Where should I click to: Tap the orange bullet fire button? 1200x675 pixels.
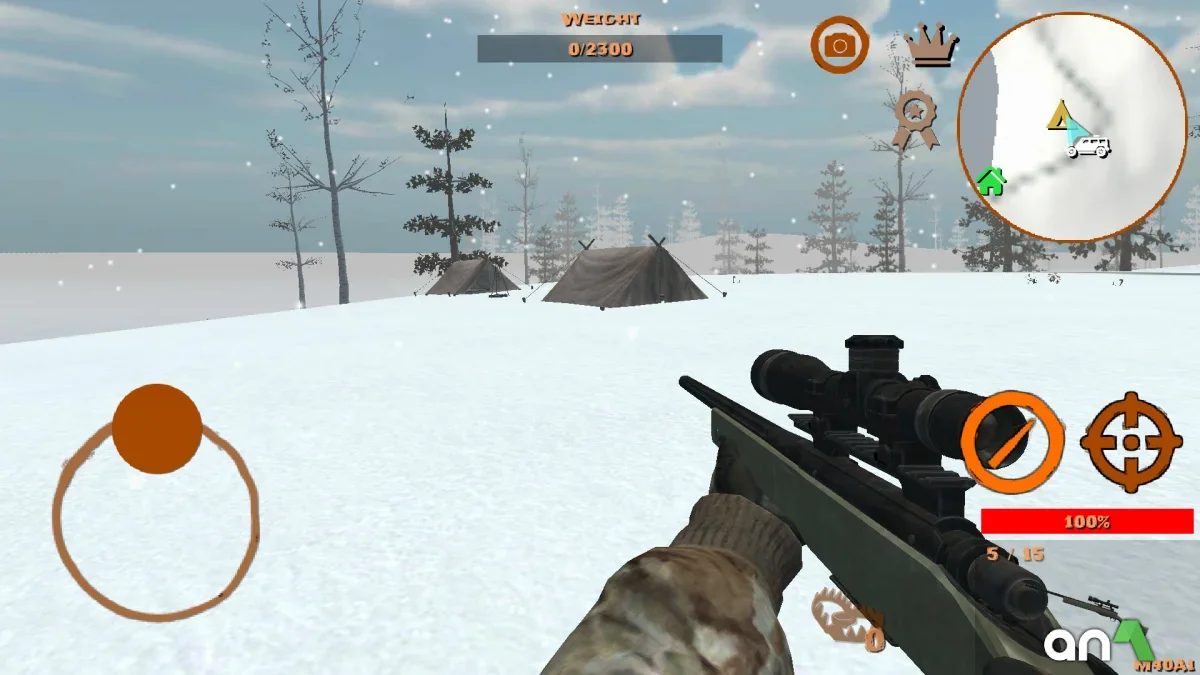[x=1012, y=442]
